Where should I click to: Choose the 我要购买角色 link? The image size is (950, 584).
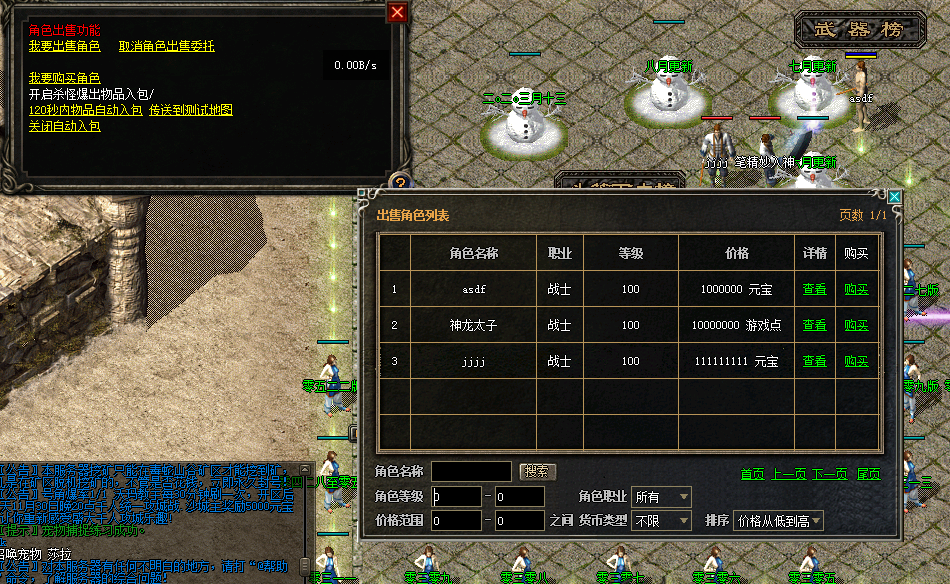click(64, 78)
